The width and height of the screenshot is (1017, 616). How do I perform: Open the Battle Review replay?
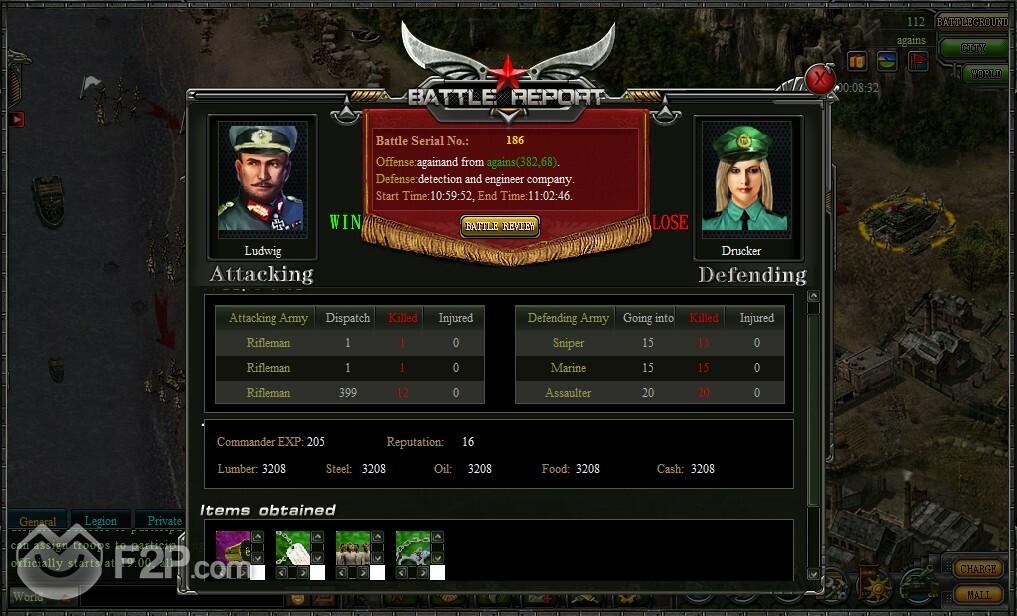tap(500, 226)
